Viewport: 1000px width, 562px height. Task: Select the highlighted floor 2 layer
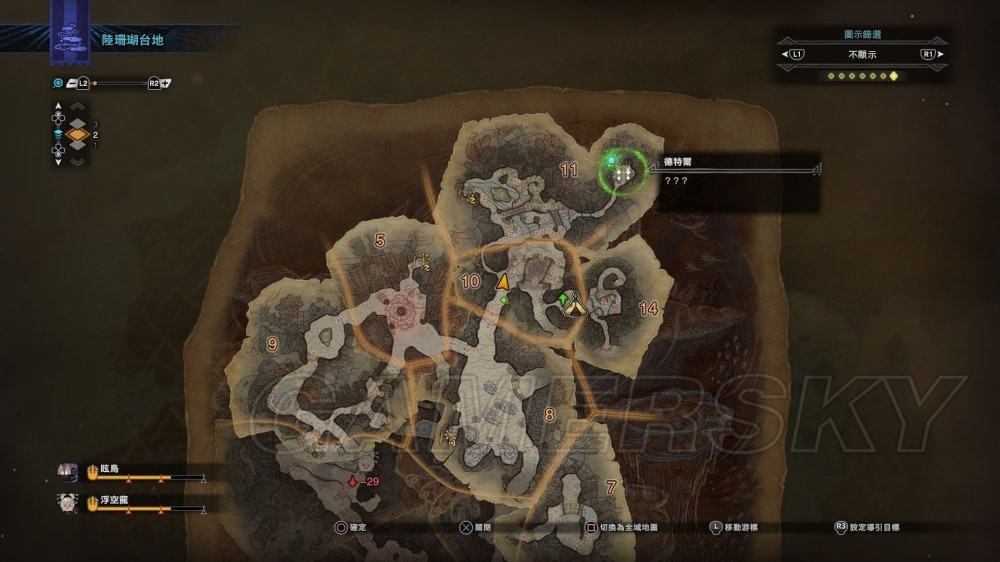(x=77, y=134)
